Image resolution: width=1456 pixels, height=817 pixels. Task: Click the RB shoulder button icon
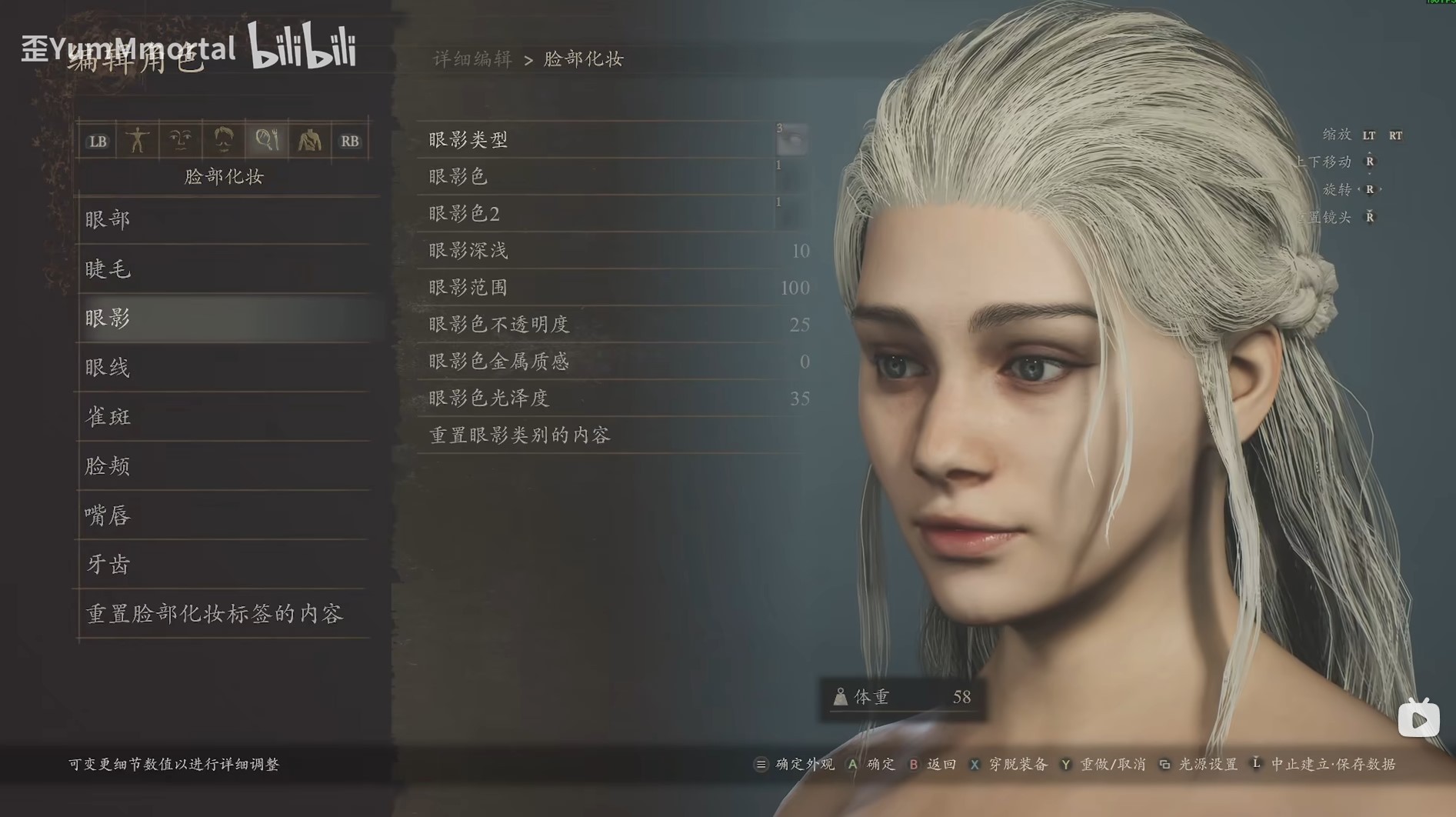(350, 141)
